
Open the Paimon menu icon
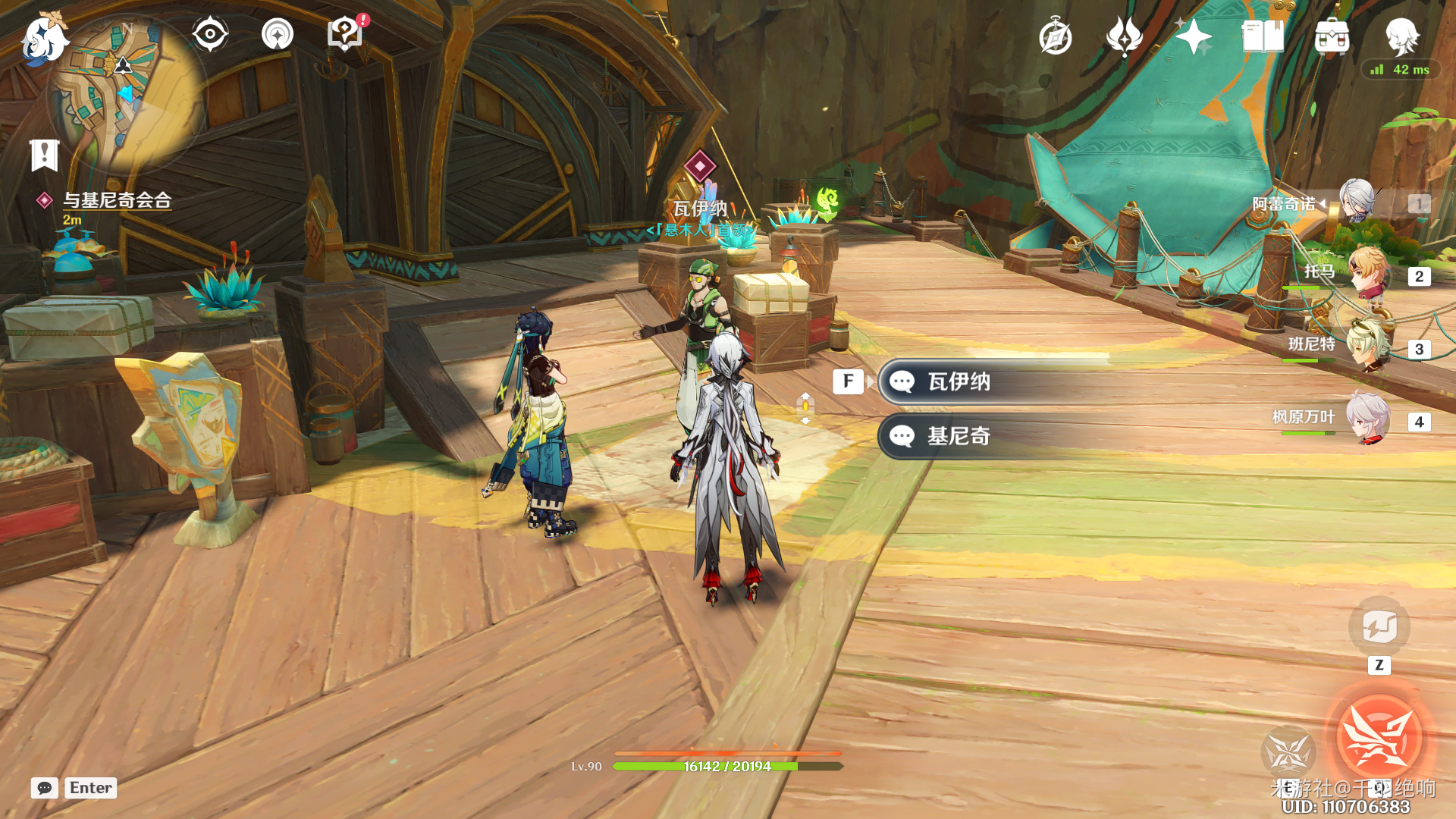[x=44, y=38]
